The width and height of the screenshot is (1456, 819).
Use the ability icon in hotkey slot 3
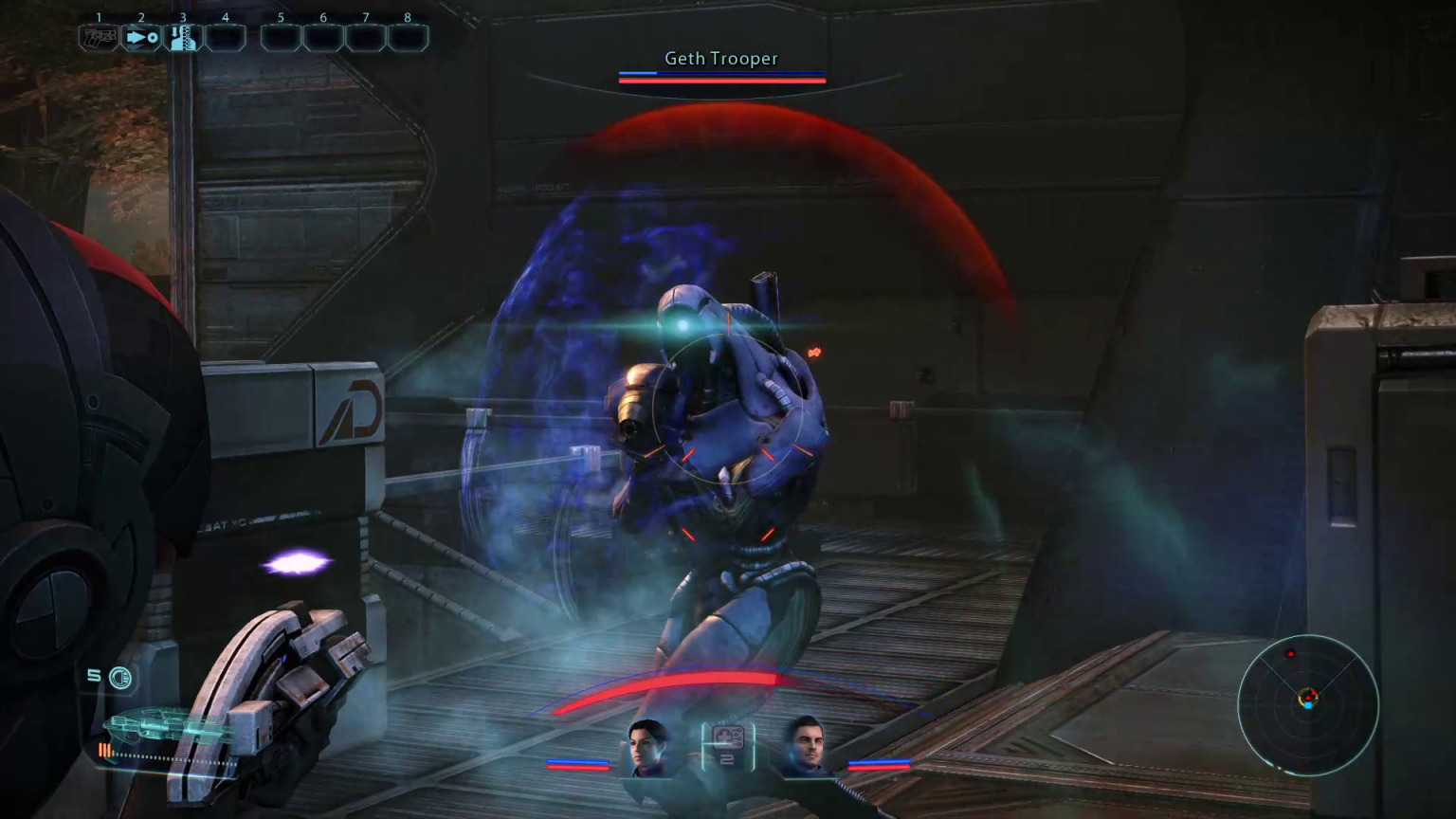coord(184,38)
